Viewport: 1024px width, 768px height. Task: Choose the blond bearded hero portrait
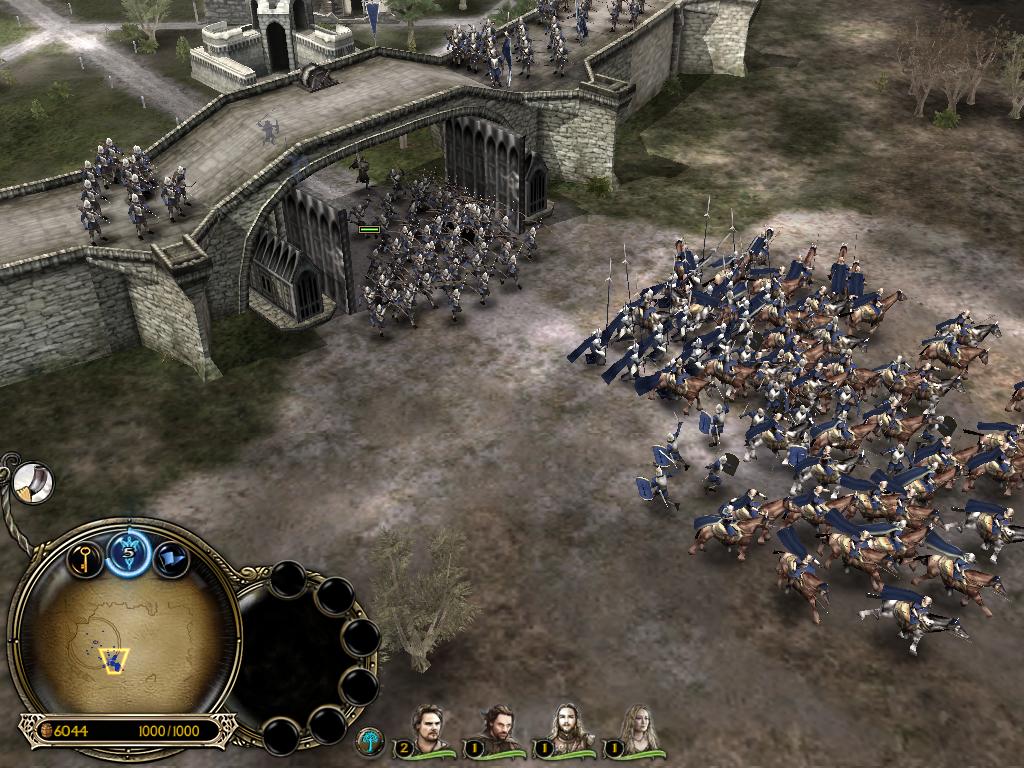click(x=566, y=730)
